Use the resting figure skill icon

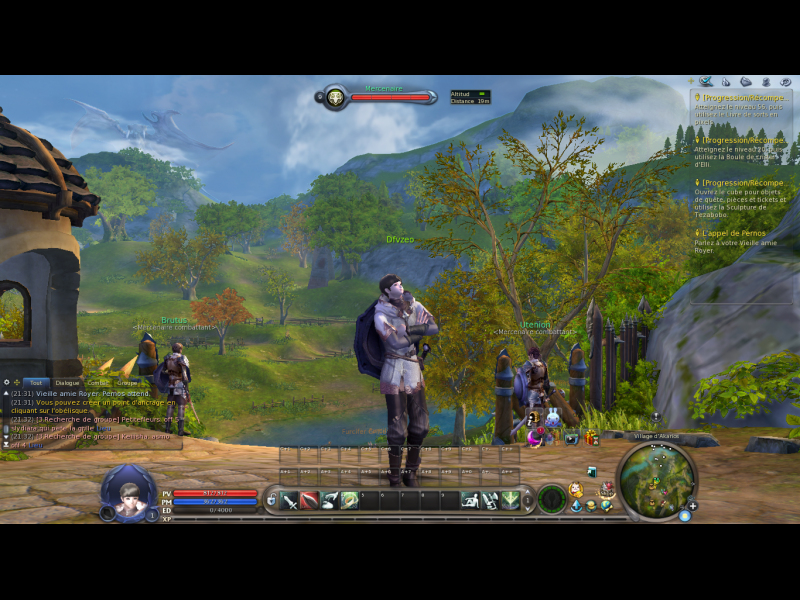pyautogui.click(x=470, y=500)
